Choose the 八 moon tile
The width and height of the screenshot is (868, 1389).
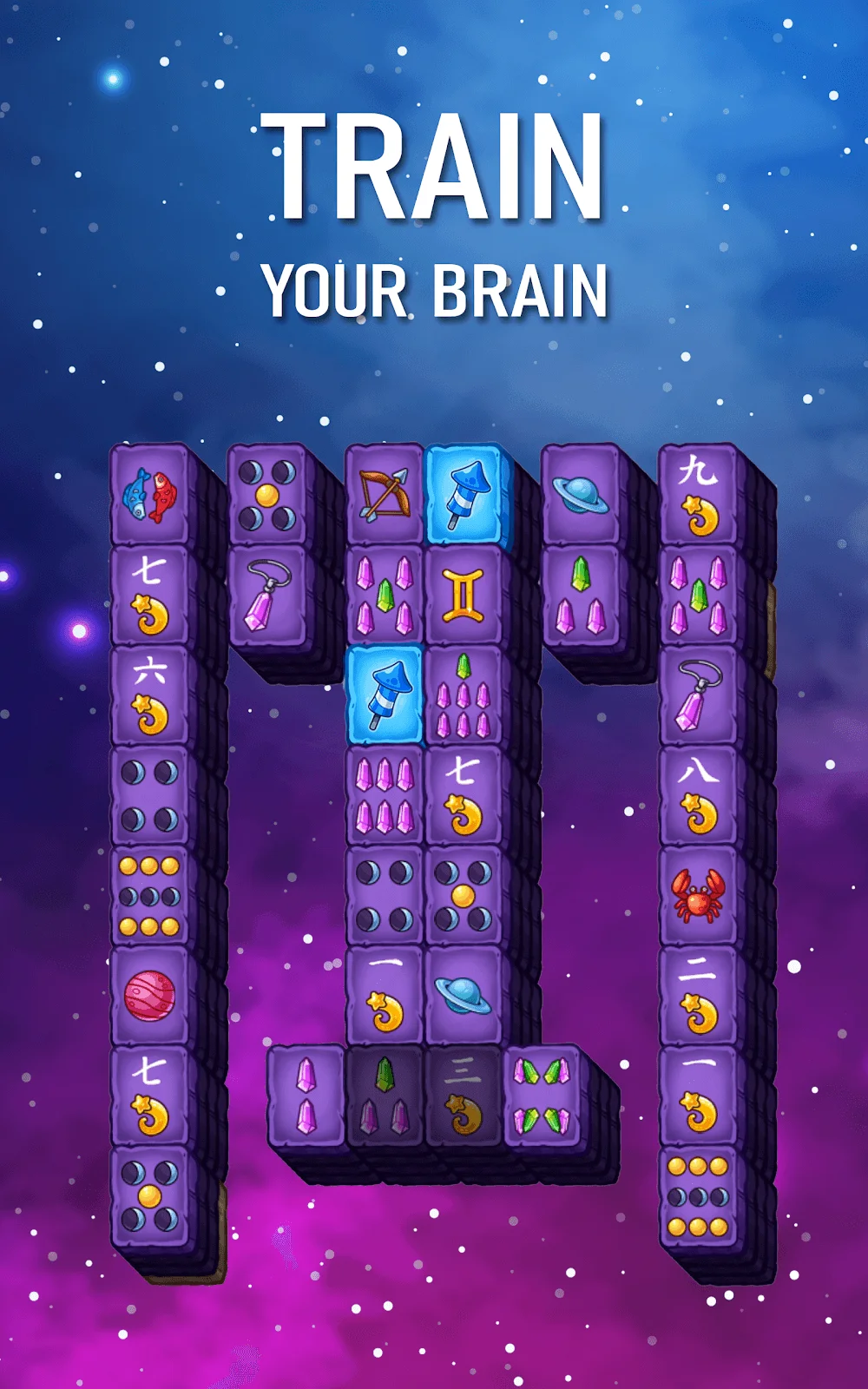(698, 796)
